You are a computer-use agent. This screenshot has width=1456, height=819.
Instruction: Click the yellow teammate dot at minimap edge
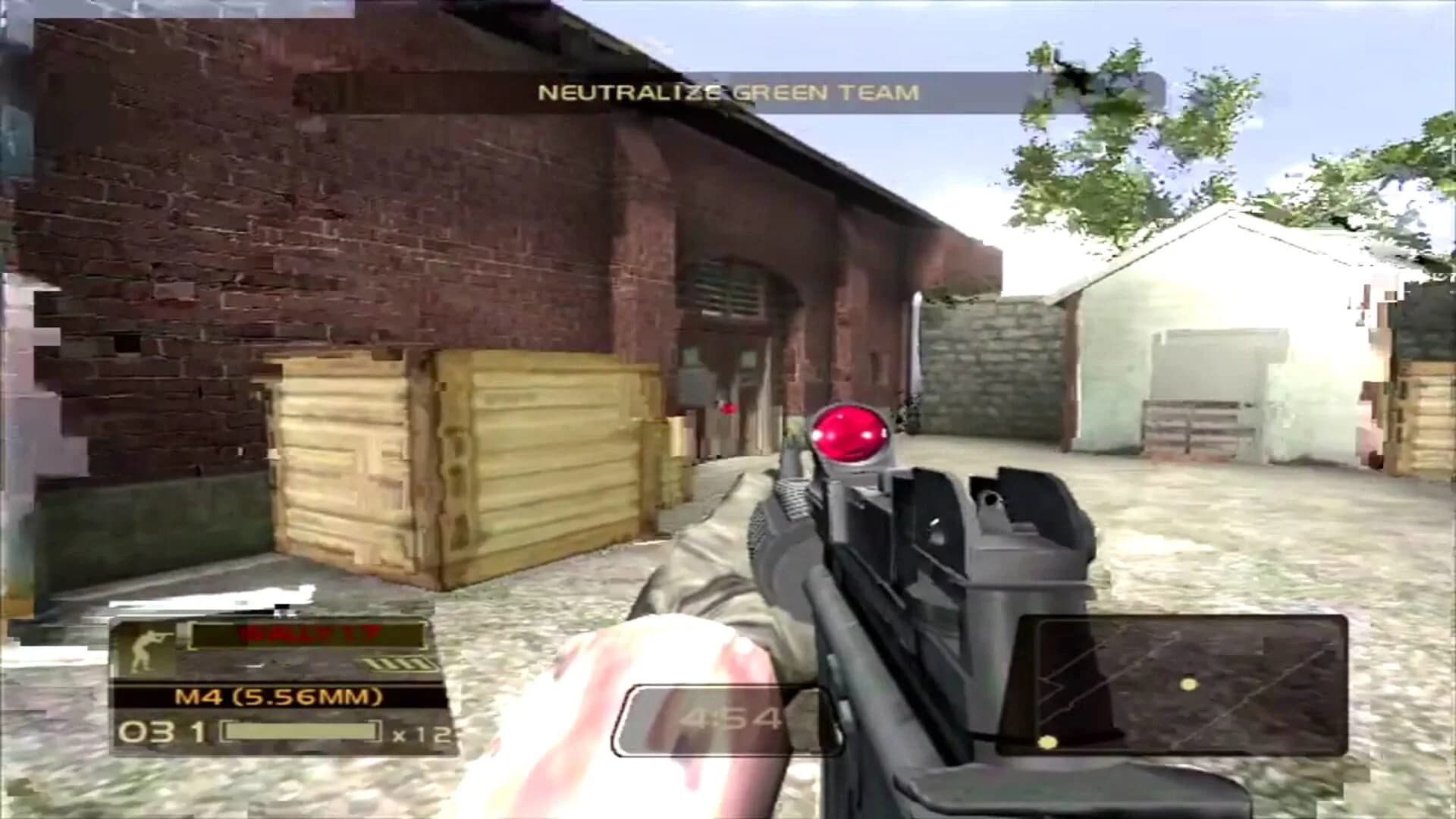1048,742
